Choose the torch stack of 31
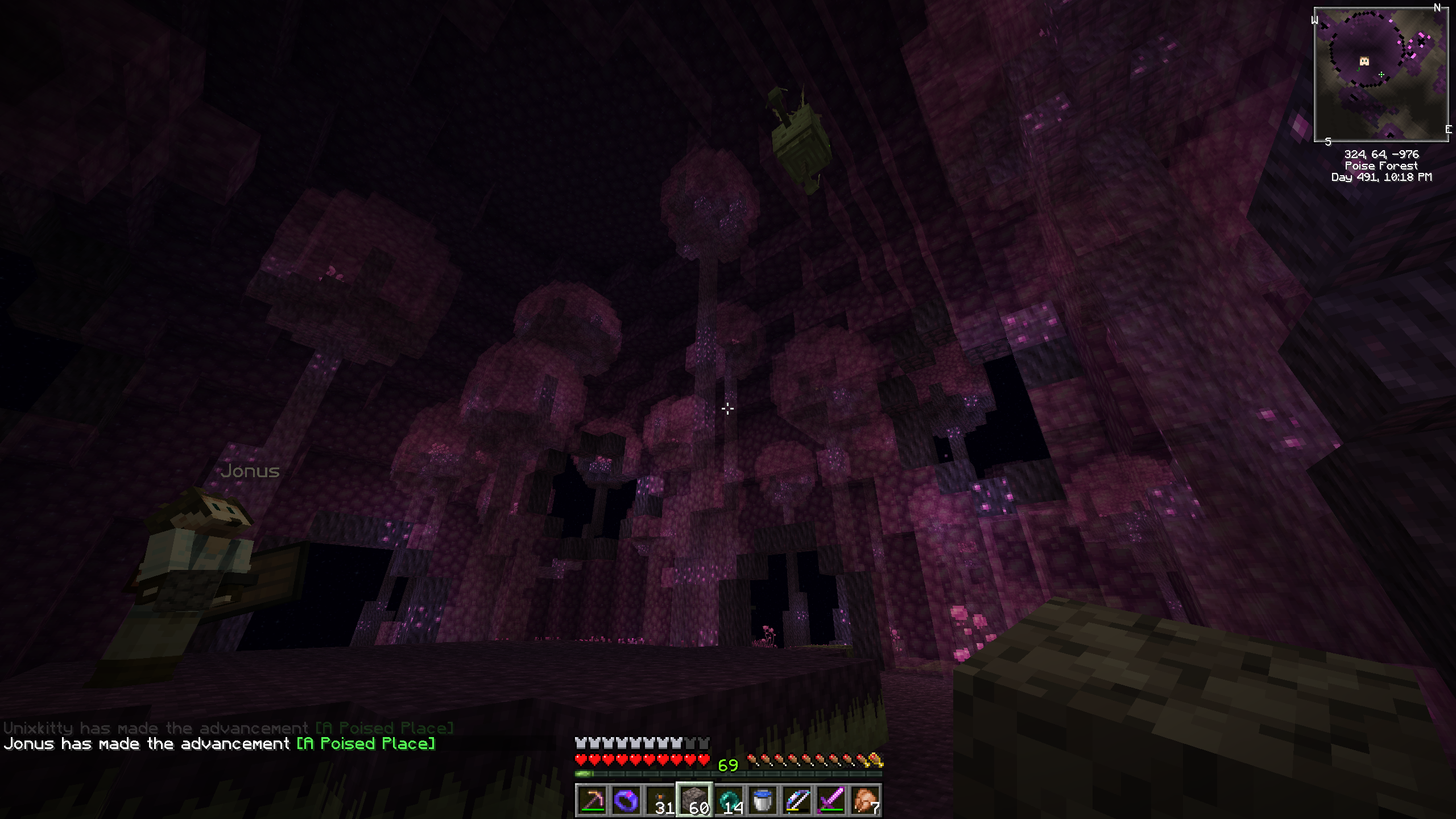The image size is (1456, 819). 660,801
